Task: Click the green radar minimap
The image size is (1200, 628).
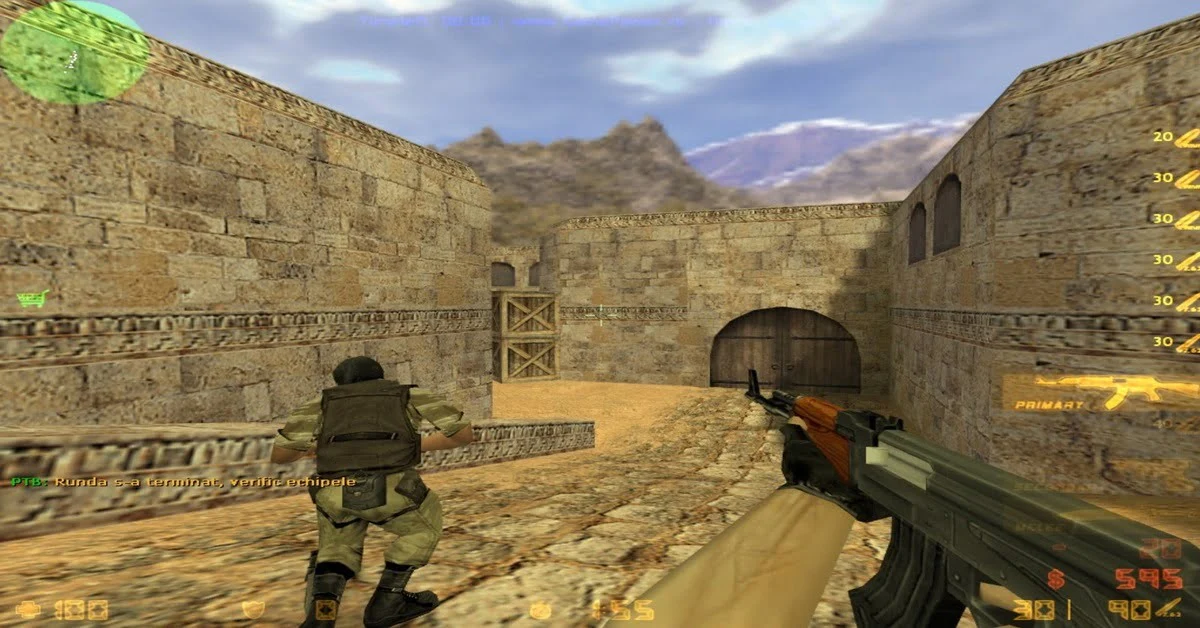Action: click(x=60, y=52)
